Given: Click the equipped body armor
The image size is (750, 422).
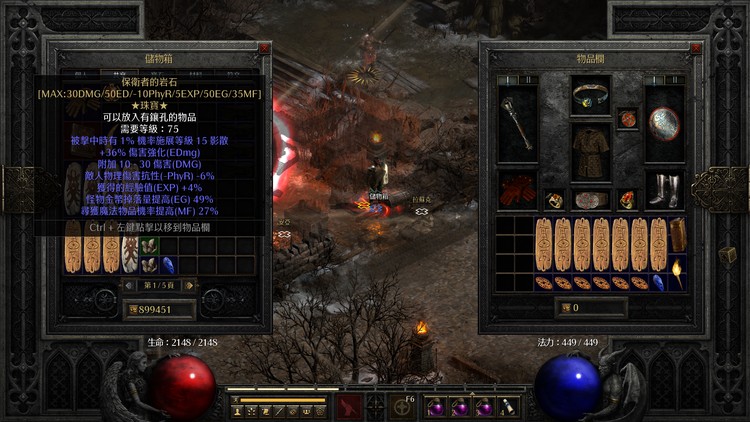Looking at the screenshot, I should coord(590,153).
